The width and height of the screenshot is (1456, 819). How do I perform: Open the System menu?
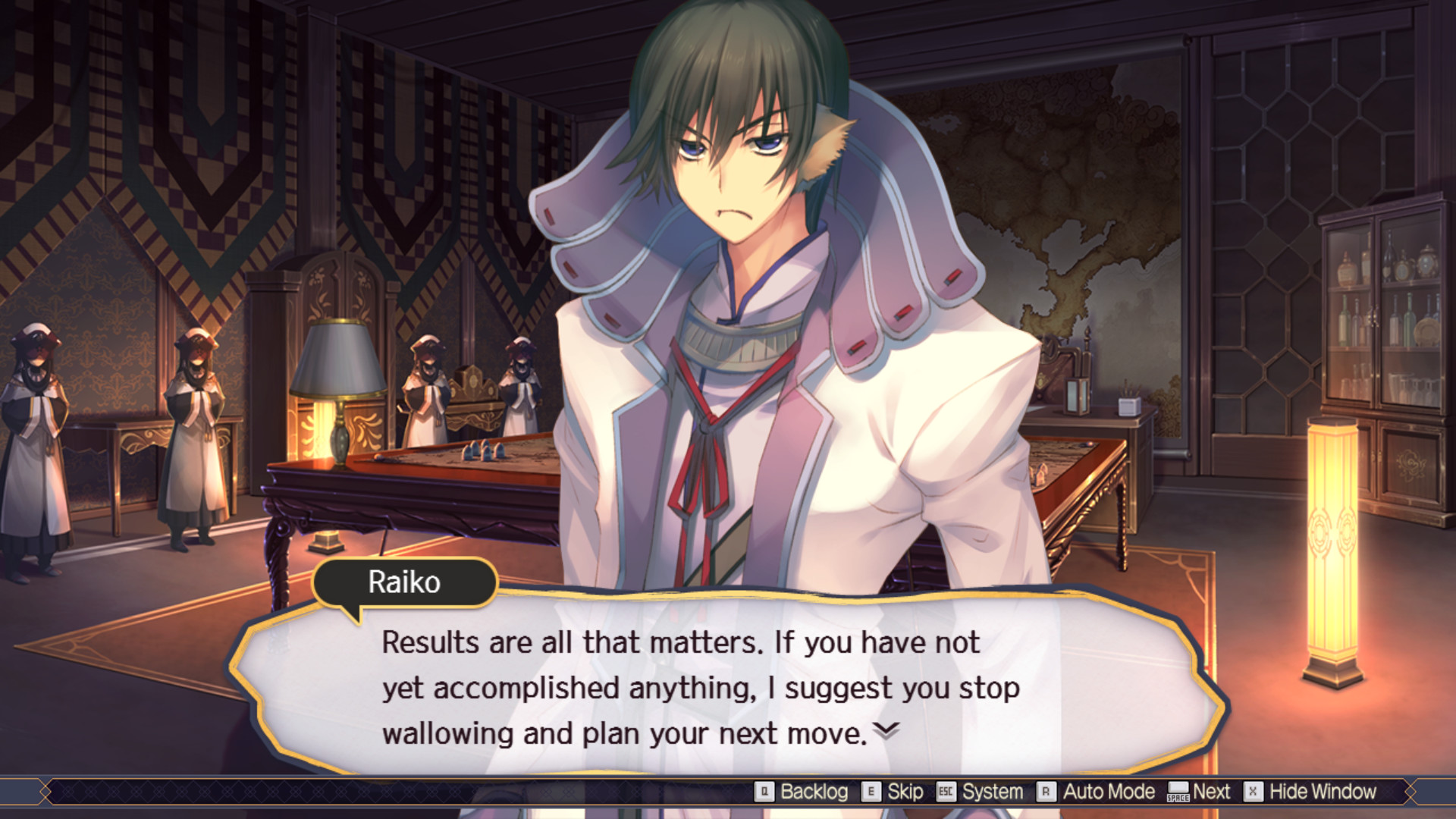coord(992,791)
